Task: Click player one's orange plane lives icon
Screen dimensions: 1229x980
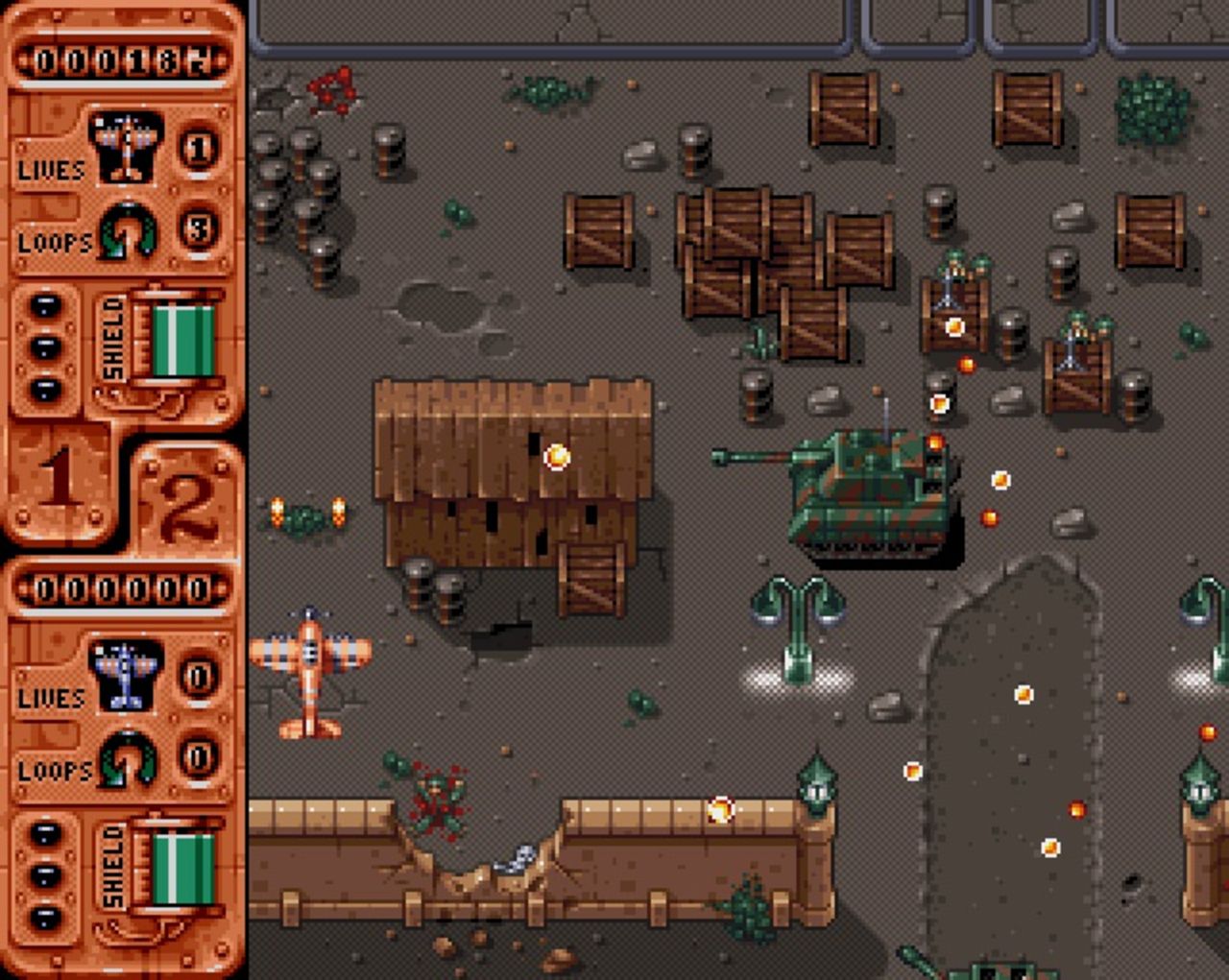Action: (126, 147)
